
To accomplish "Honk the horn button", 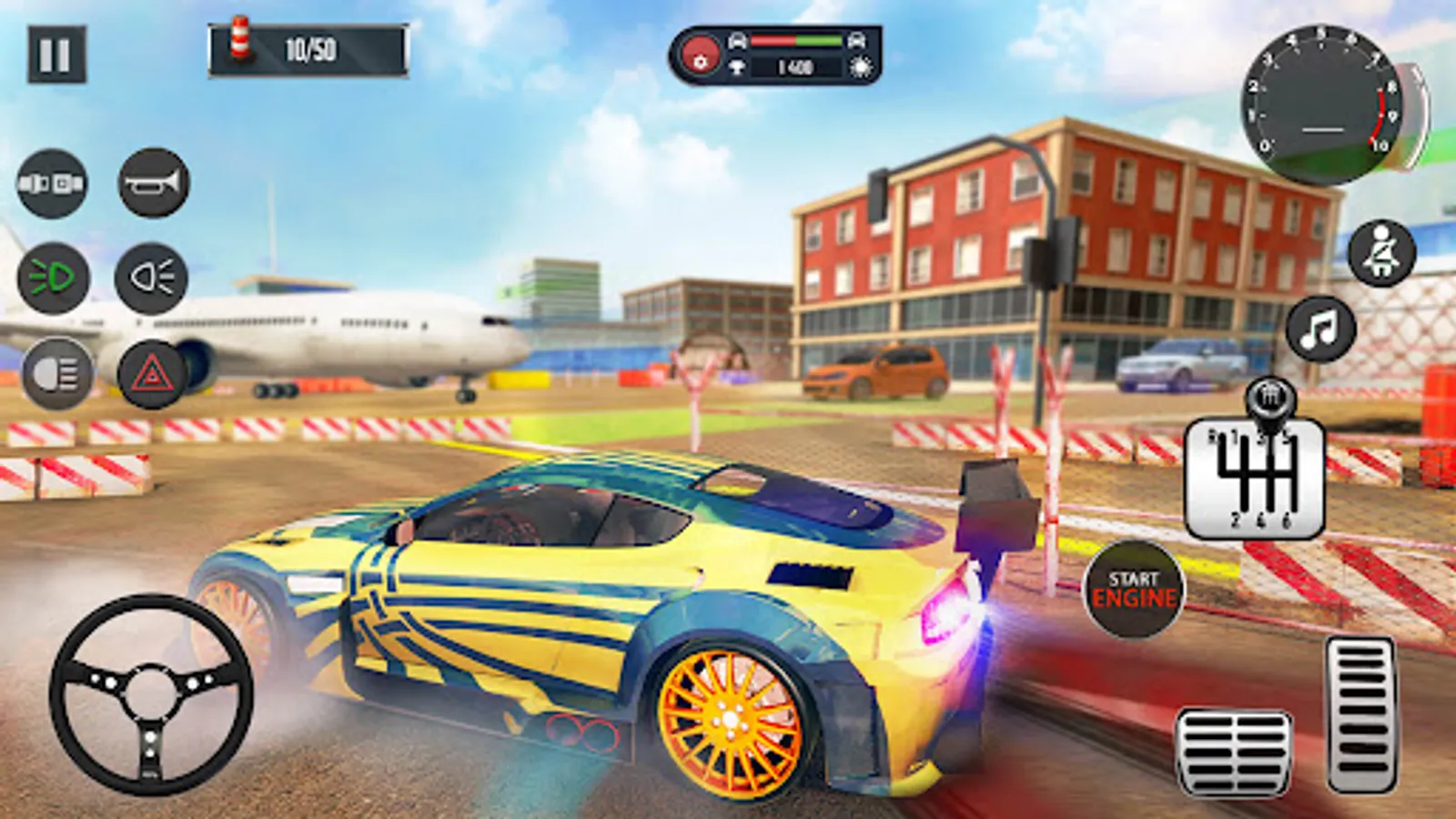I will pyautogui.click(x=154, y=183).
